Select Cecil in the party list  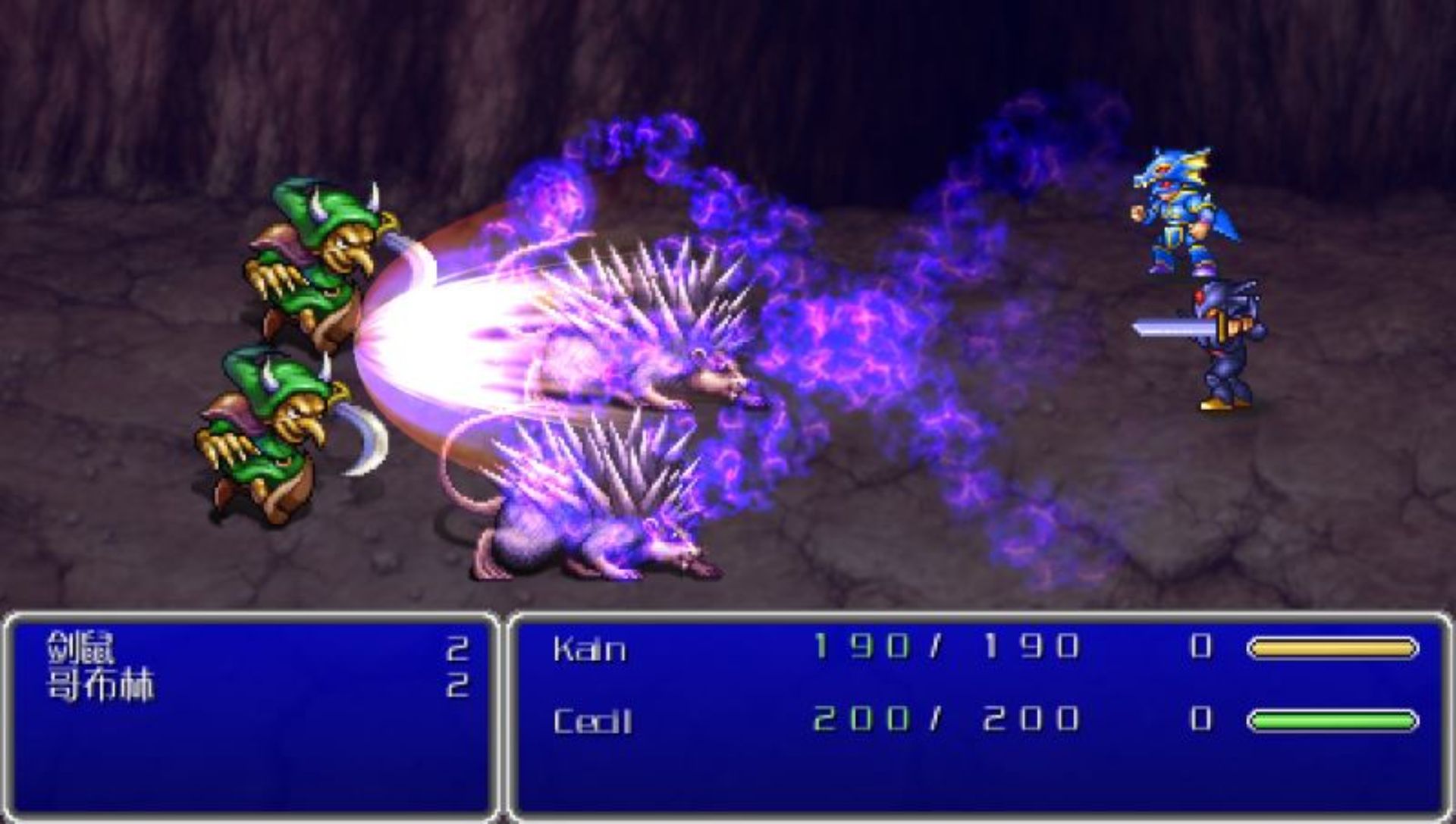(592, 721)
